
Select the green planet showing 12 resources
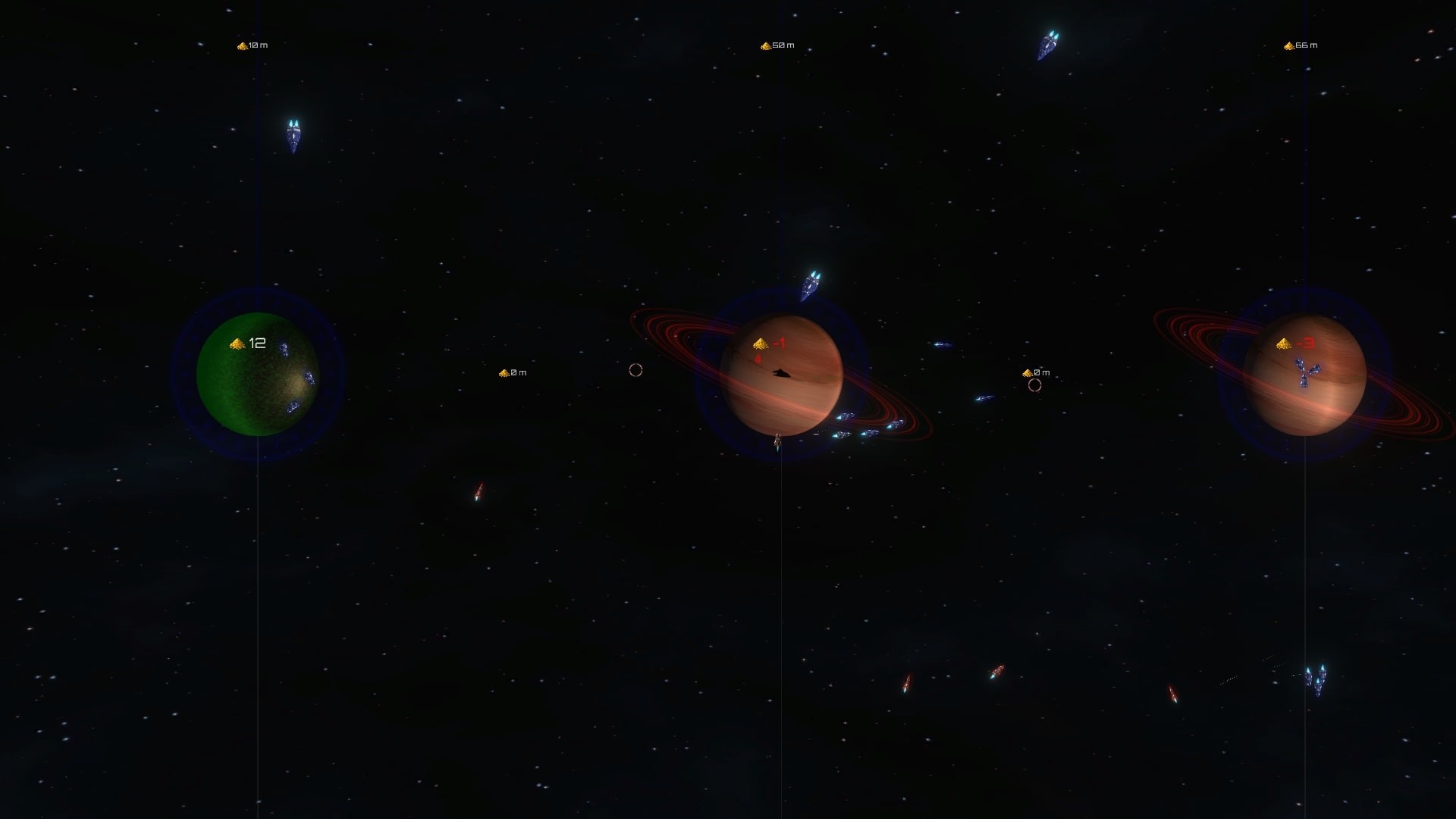pos(254,375)
